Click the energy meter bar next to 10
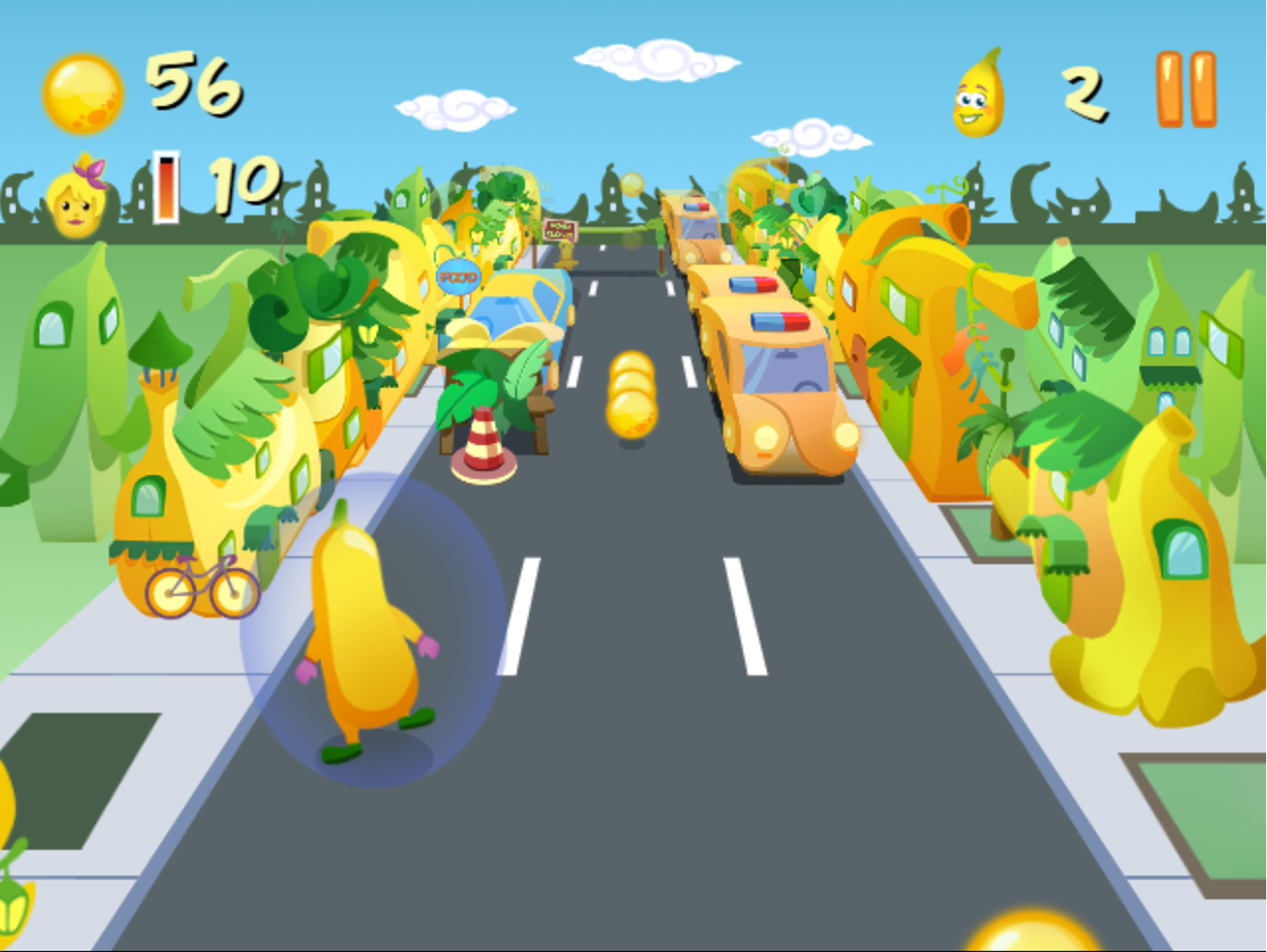 point(168,188)
